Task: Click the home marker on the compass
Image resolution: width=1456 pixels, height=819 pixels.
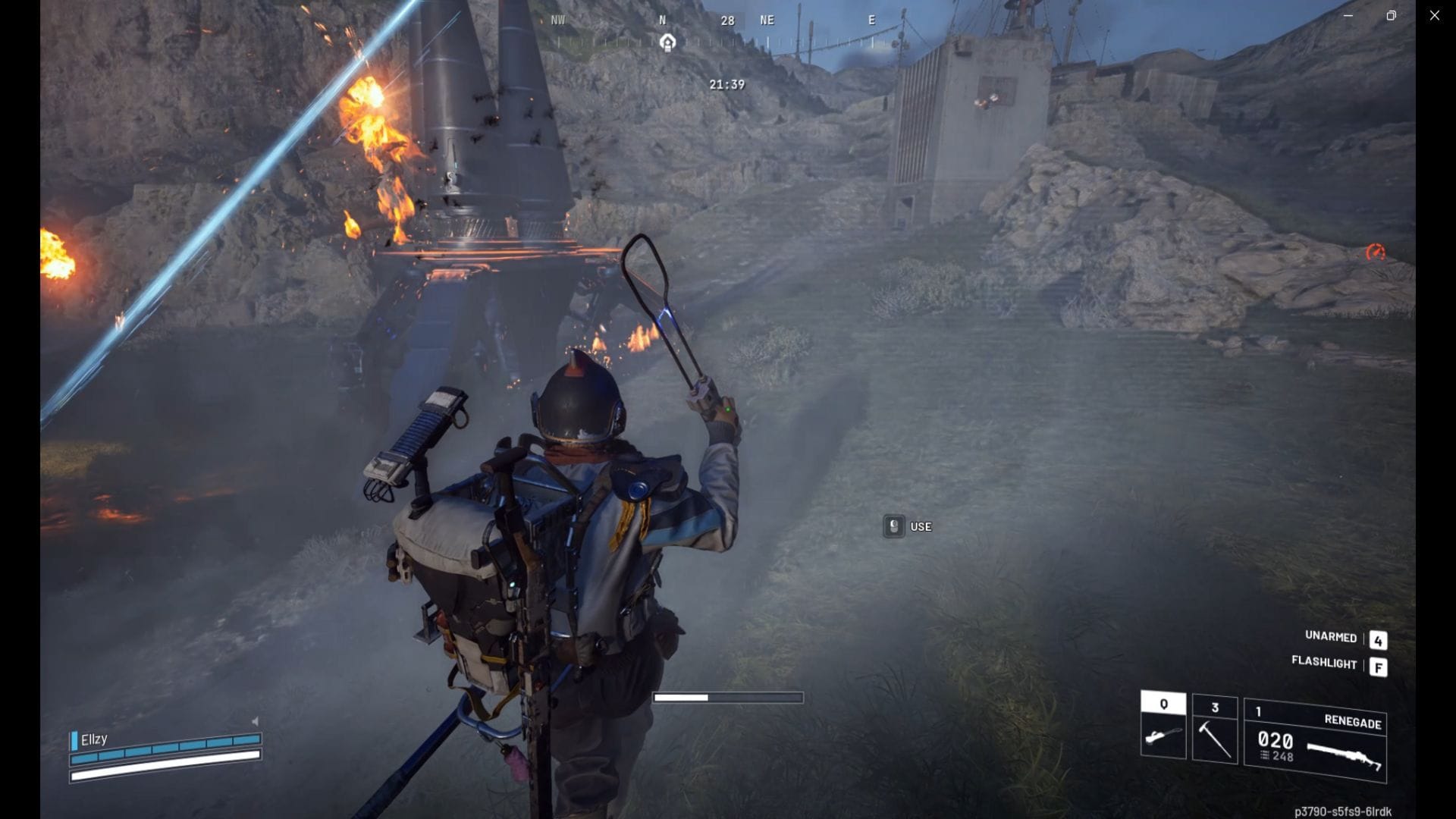Action: pos(667,42)
